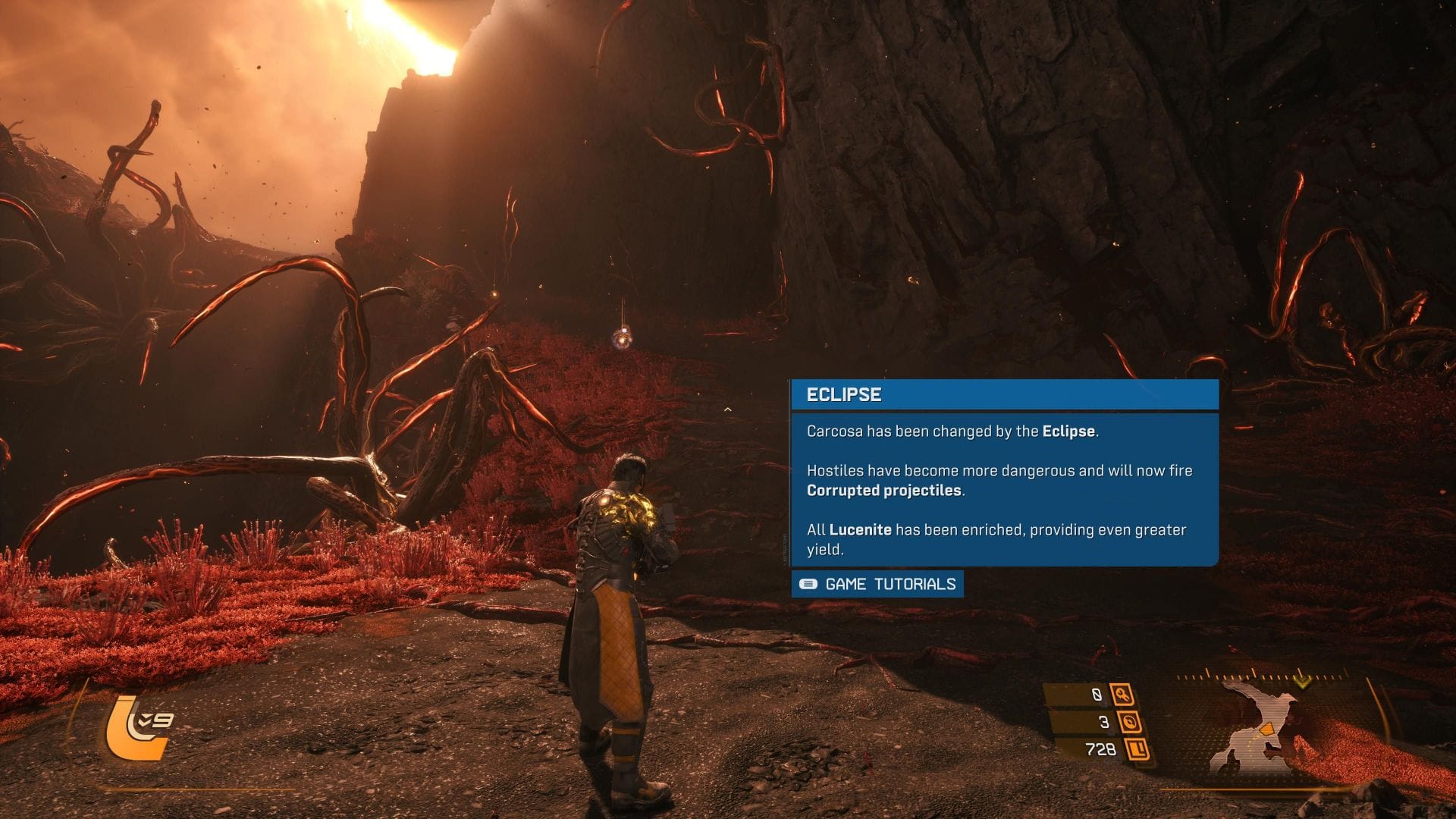Viewport: 1456px width, 819px height.
Task: Select the orange player marker on the minimap
Action: point(1268,728)
